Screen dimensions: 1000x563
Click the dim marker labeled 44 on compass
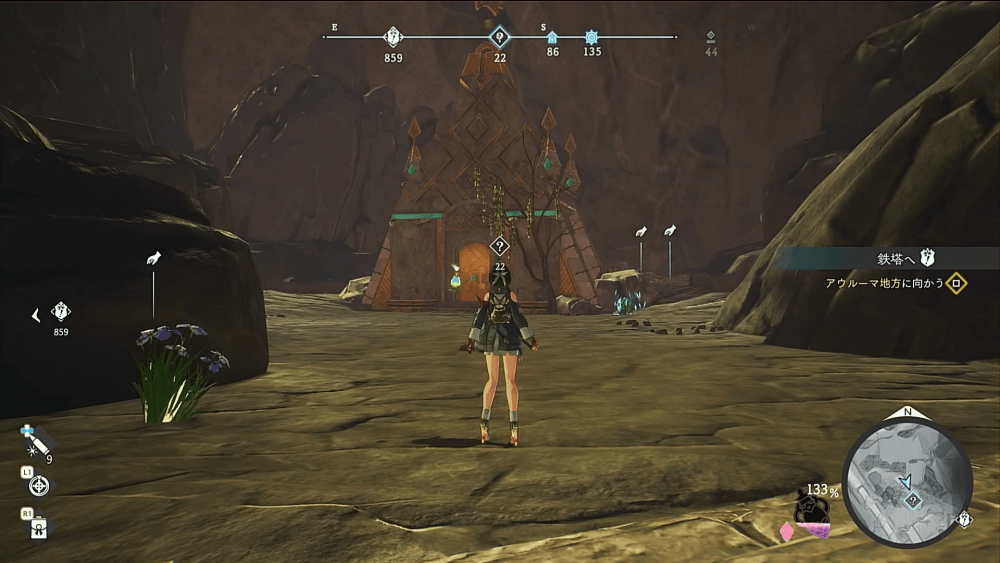[x=711, y=37]
